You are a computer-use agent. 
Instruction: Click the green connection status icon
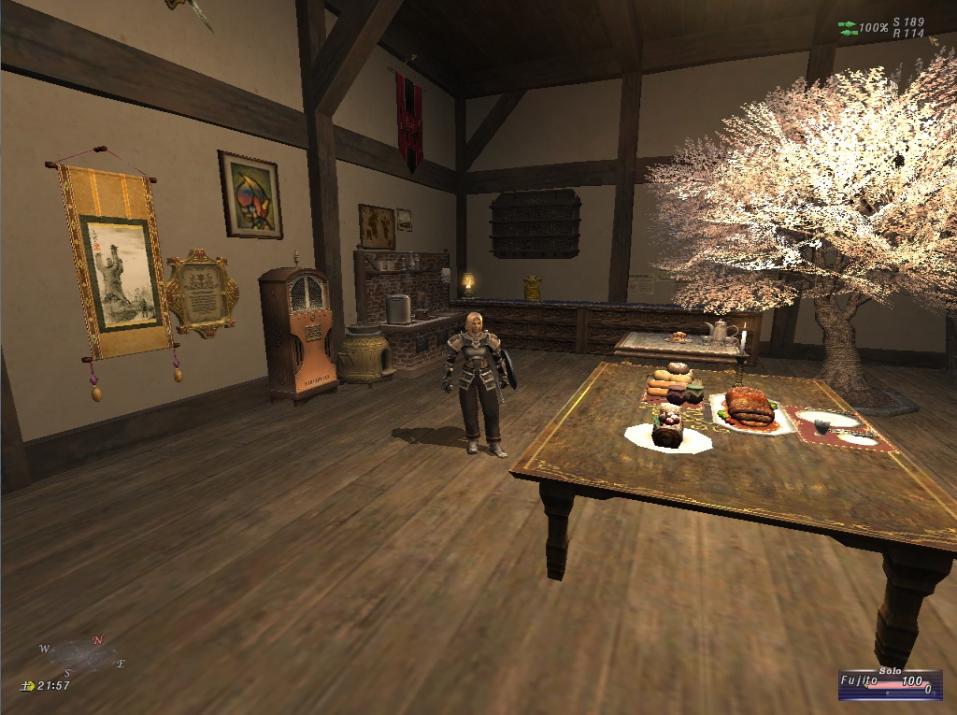coord(846,27)
